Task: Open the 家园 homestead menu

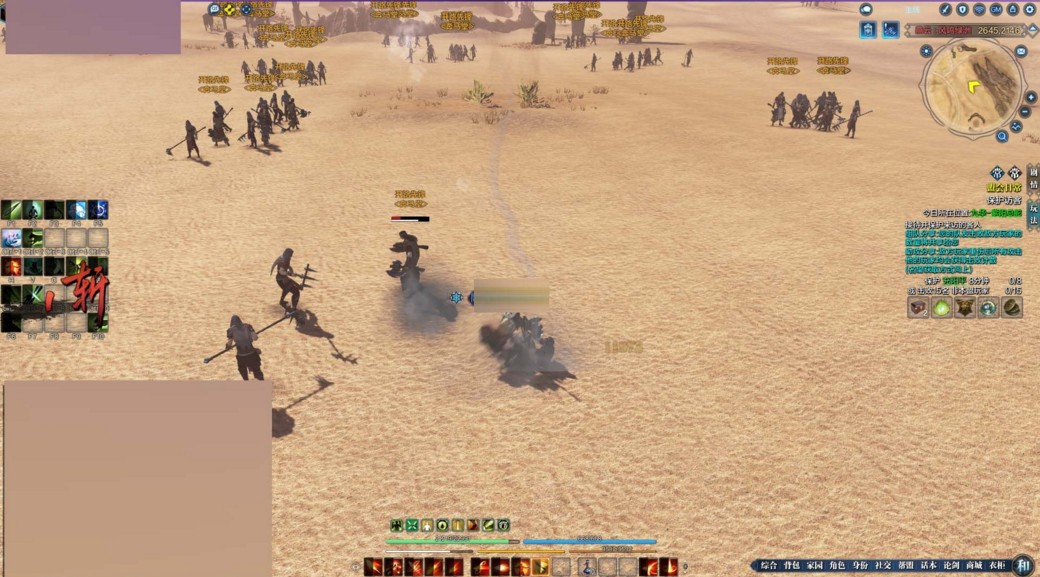Action: click(x=814, y=566)
